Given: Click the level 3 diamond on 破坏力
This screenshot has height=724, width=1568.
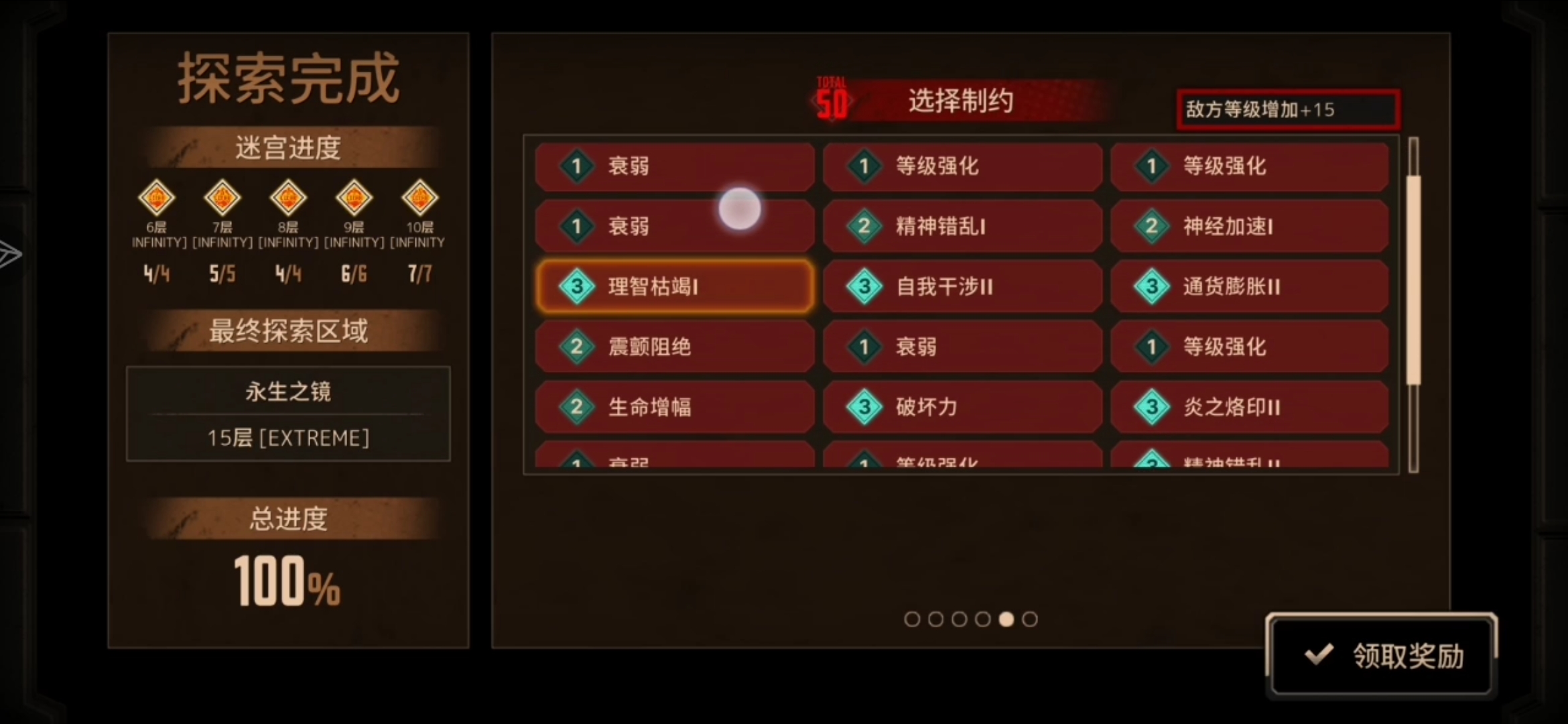Looking at the screenshot, I should tap(864, 407).
